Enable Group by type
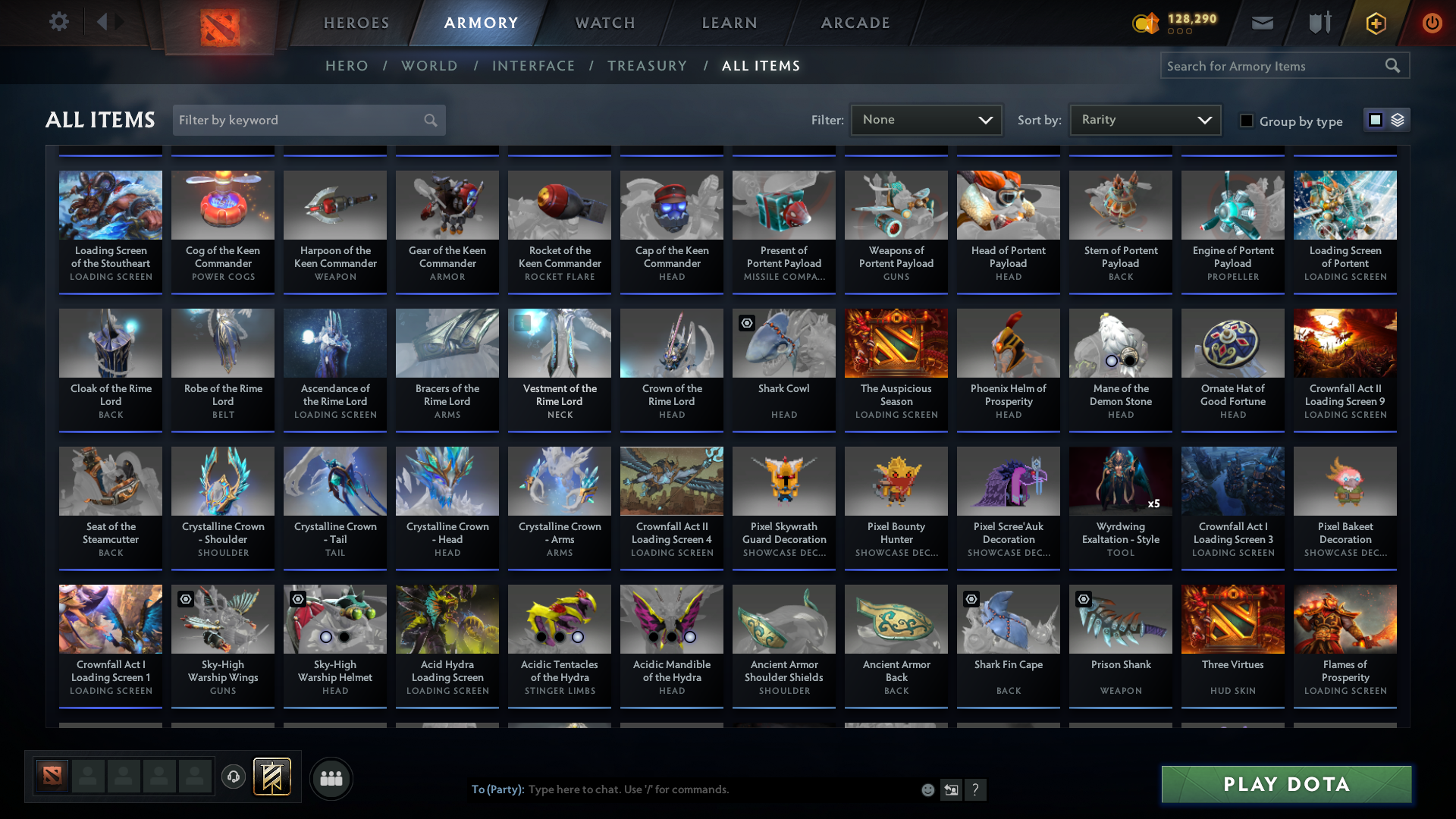 pos(1246,121)
